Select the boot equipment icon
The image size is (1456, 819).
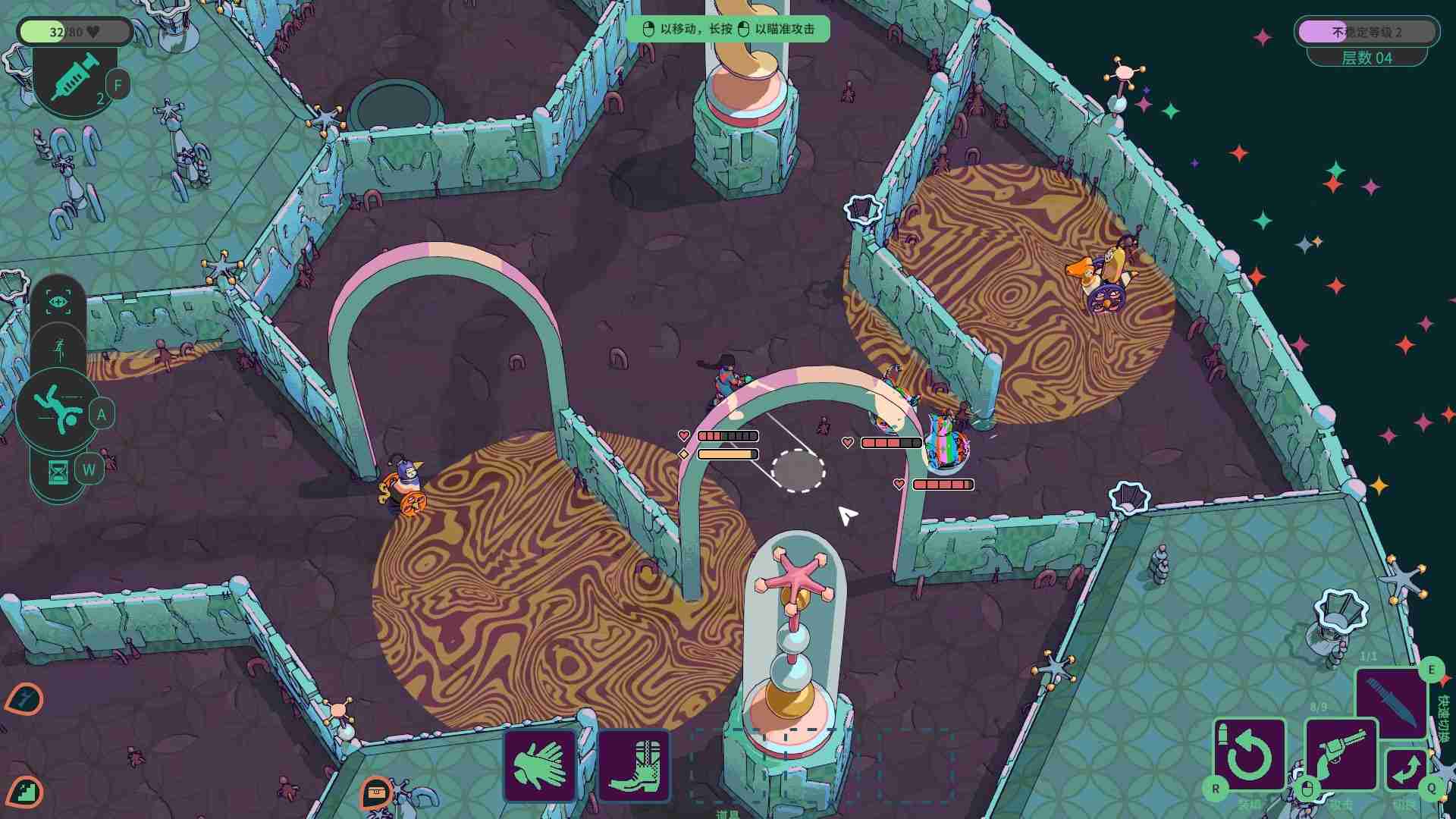634,764
